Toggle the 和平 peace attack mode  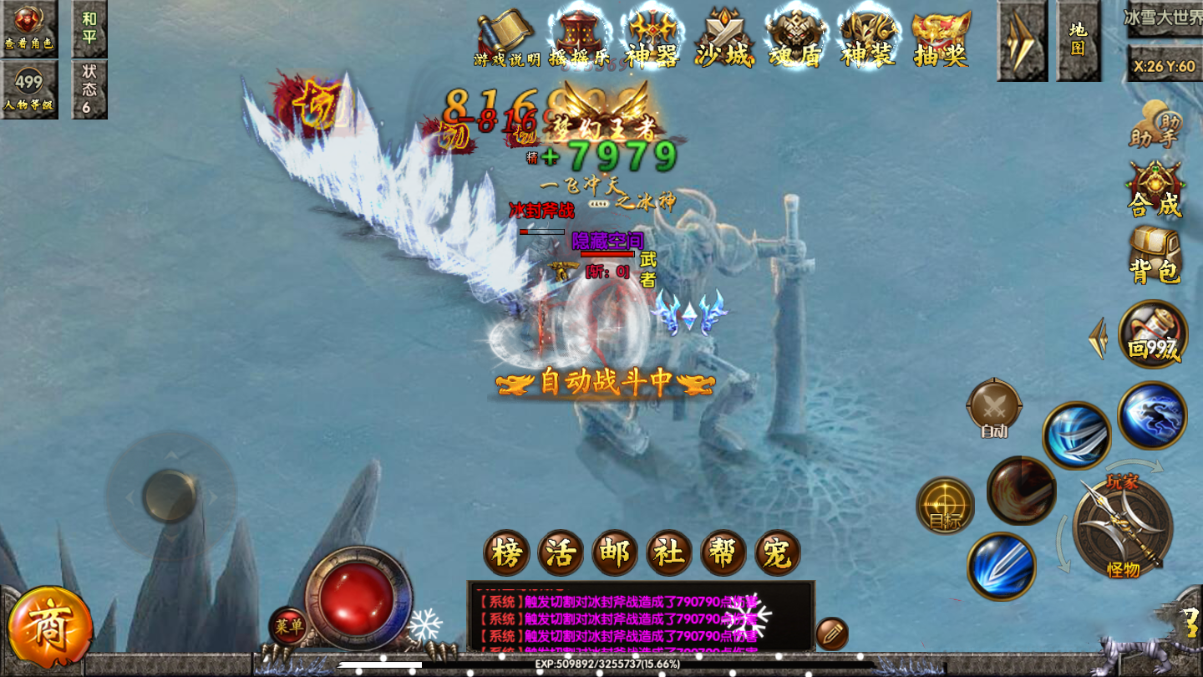(x=90, y=28)
